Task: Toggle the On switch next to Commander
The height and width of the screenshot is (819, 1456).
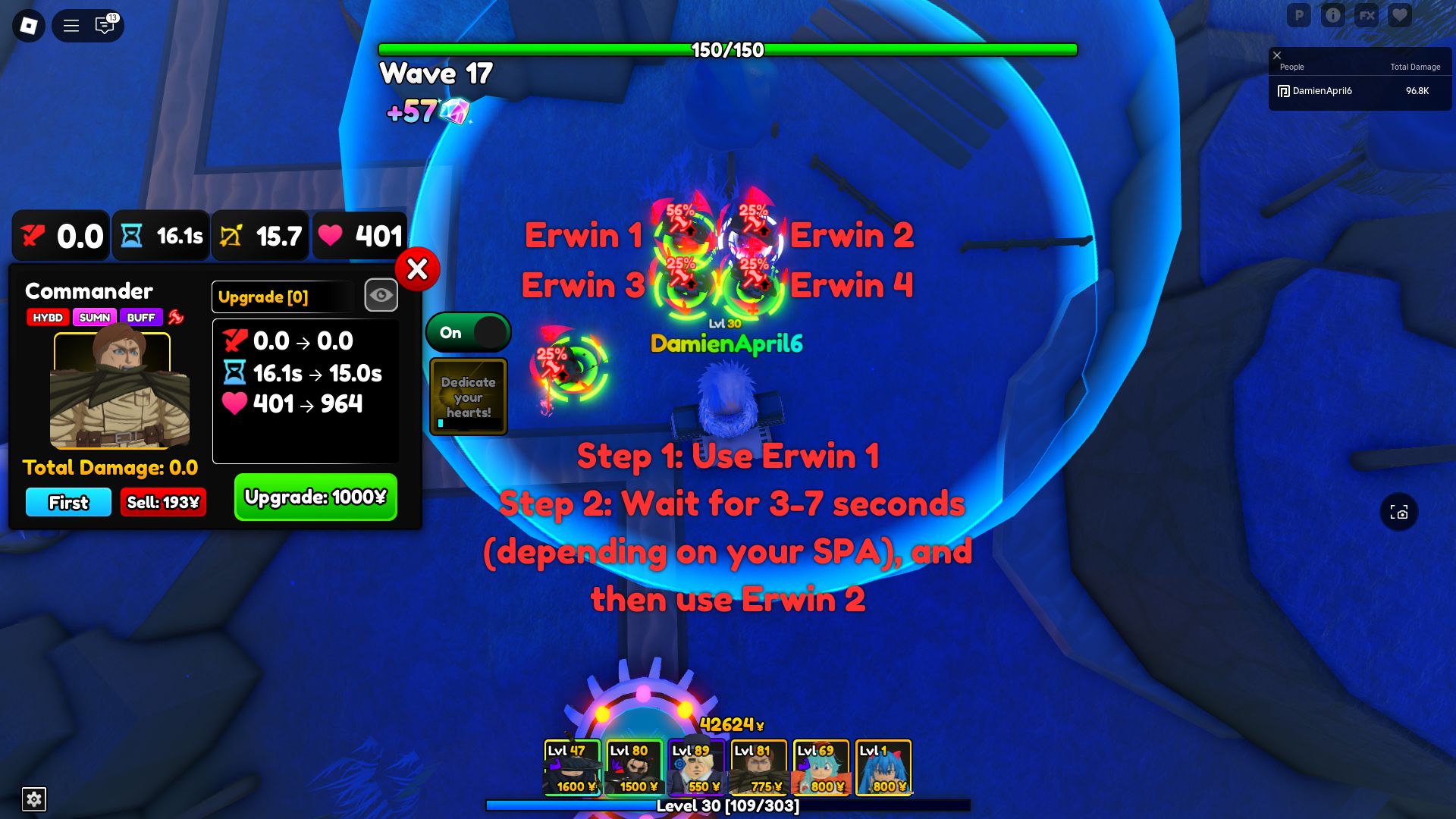Action: coord(468,332)
